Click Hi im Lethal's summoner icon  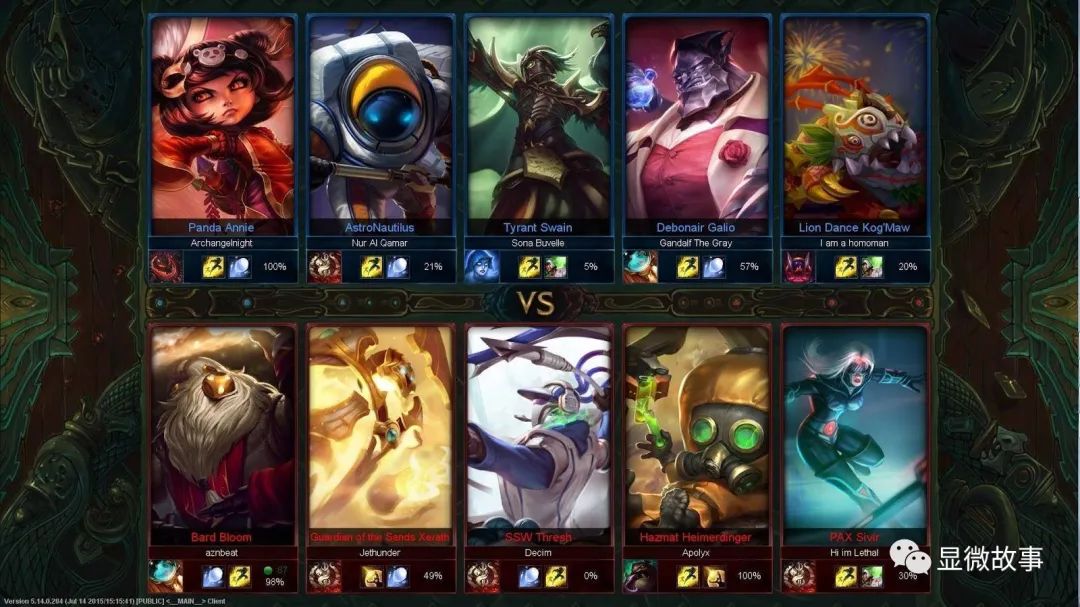click(797, 577)
